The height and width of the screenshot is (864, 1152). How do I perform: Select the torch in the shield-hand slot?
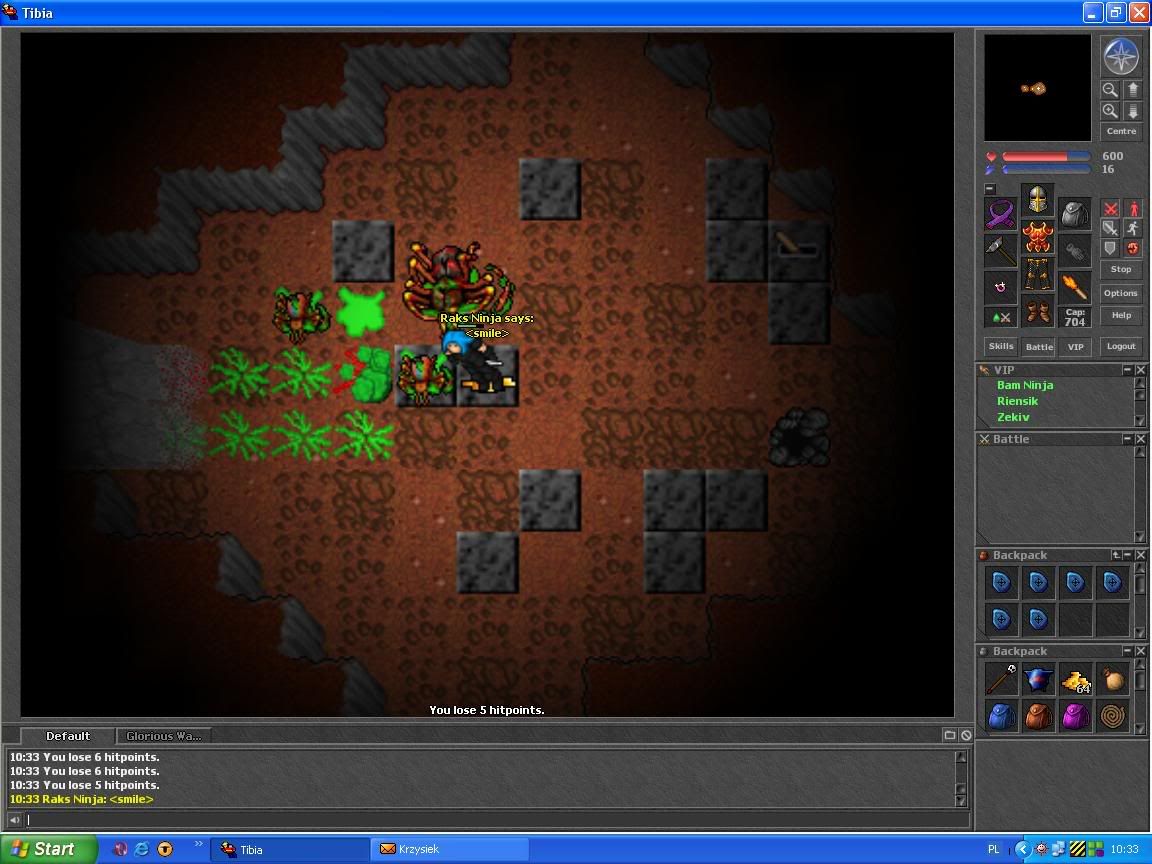point(1075,288)
